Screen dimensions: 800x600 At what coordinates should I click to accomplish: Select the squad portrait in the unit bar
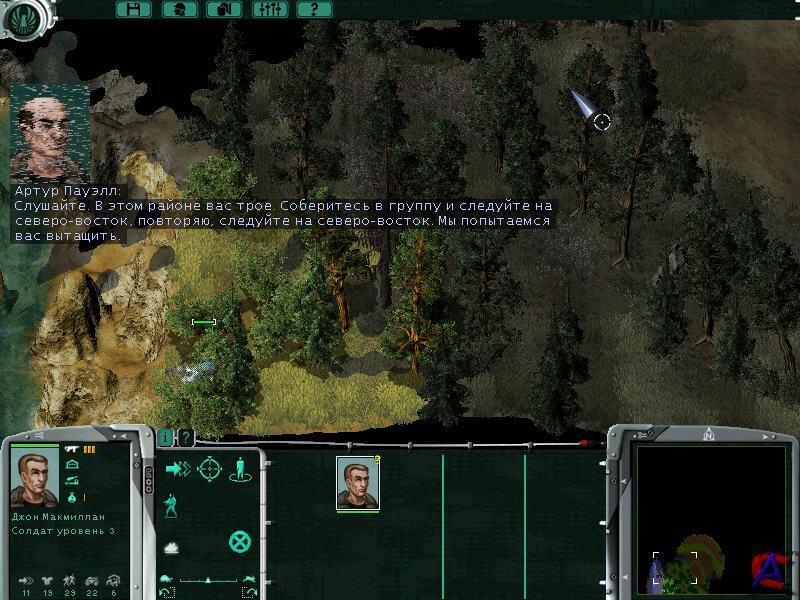tap(357, 483)
